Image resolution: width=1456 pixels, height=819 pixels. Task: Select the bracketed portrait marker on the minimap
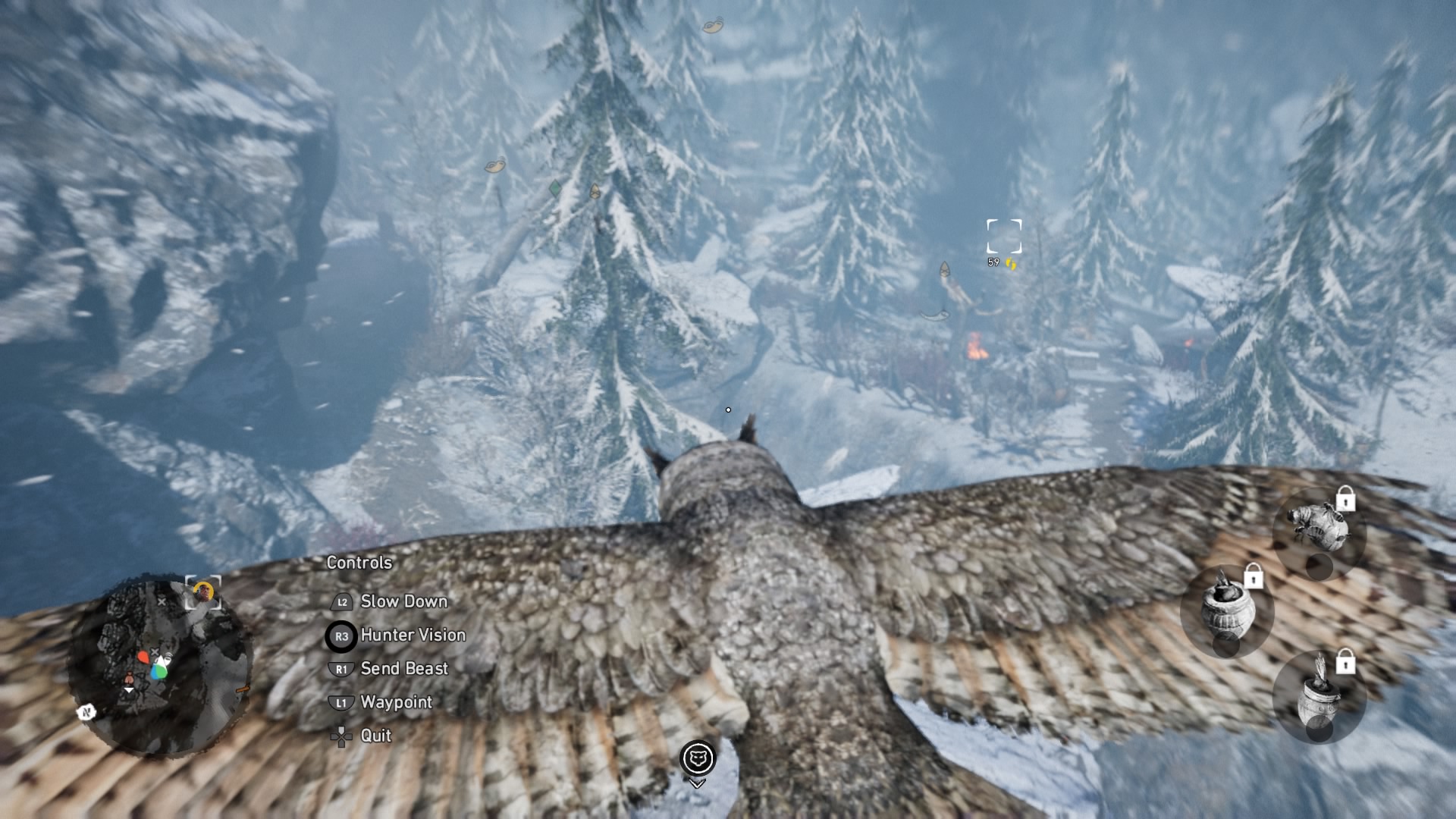tap(203, 592)
